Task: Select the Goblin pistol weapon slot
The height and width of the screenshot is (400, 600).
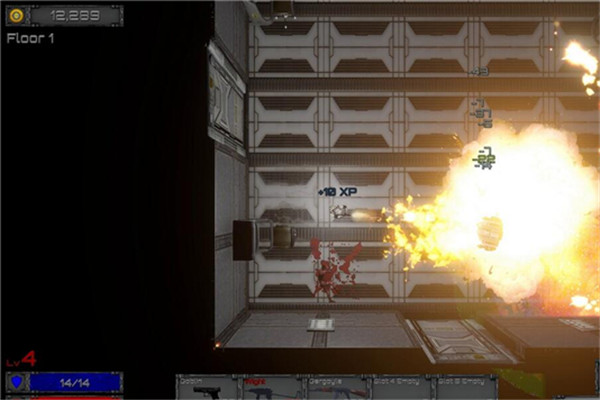Action: [x=207, y=388]
